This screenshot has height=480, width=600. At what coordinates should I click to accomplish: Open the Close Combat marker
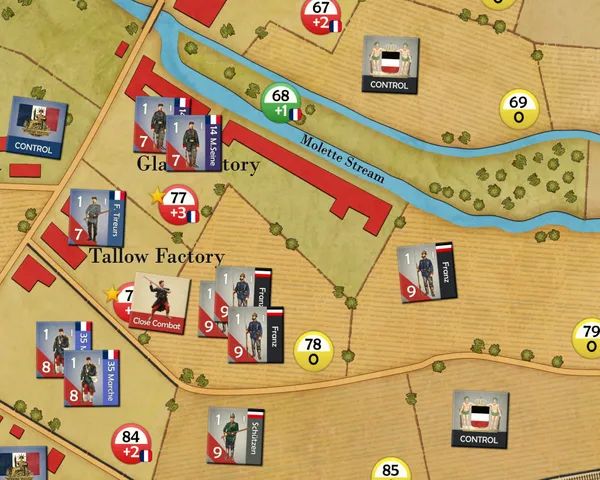click(162, 304)
